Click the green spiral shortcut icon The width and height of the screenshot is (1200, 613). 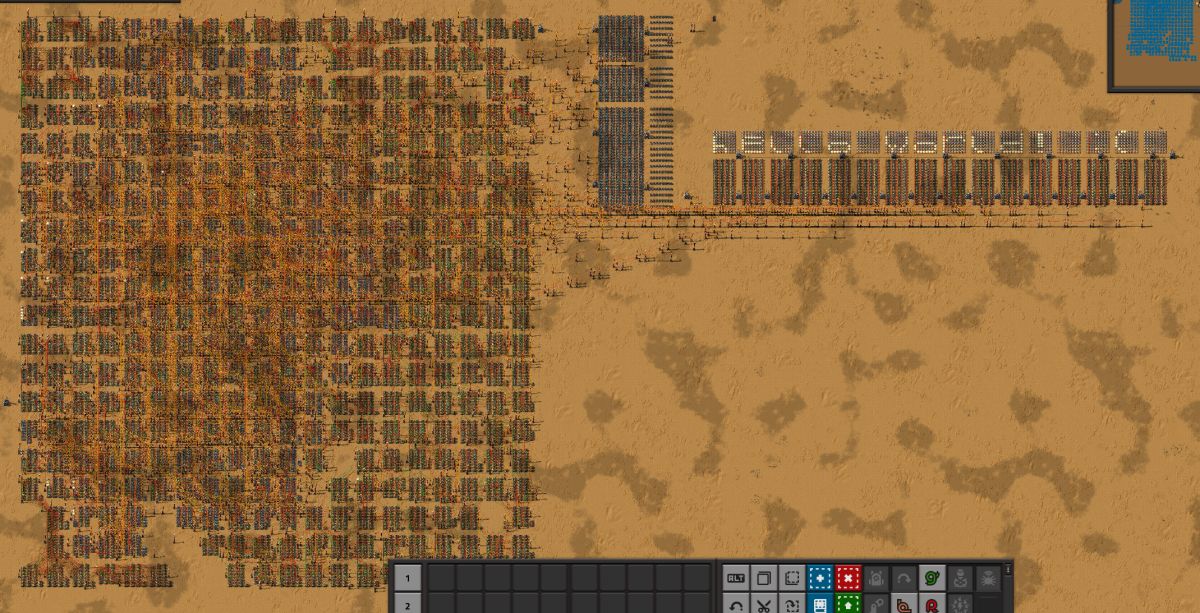[x=932, y=578]
